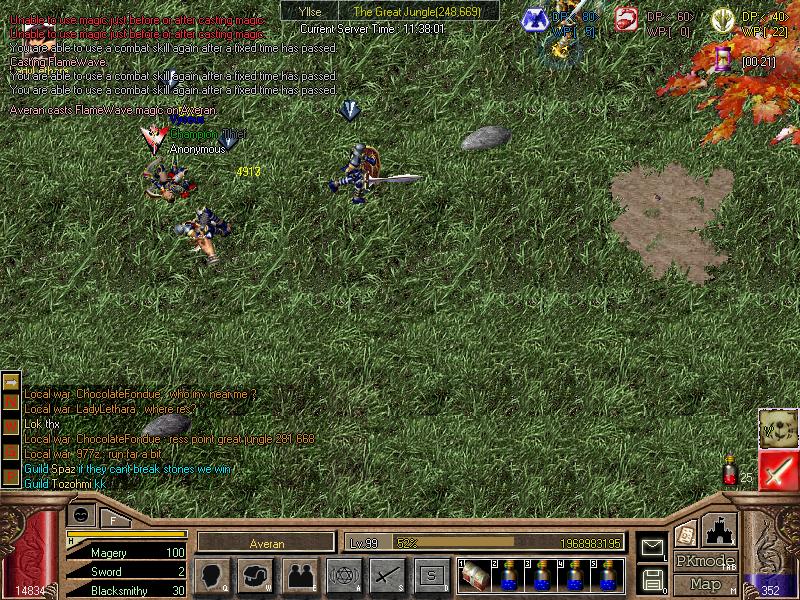This screenshot has width=800, height=600.
Task: Open the castle icon panel
Action: (721, 530)
